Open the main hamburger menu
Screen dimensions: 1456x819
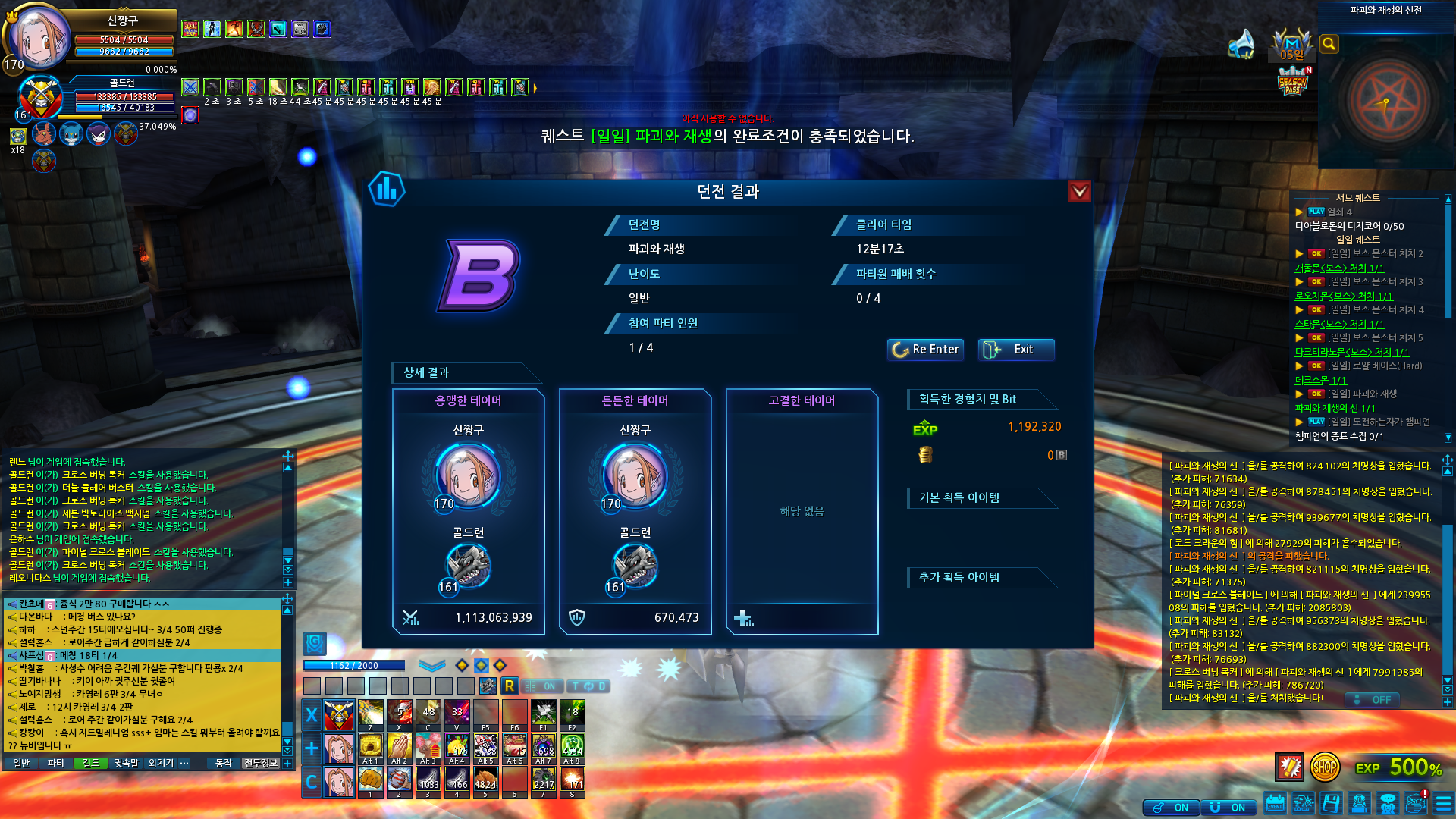pyautogui.click(x=1443, y=803)
